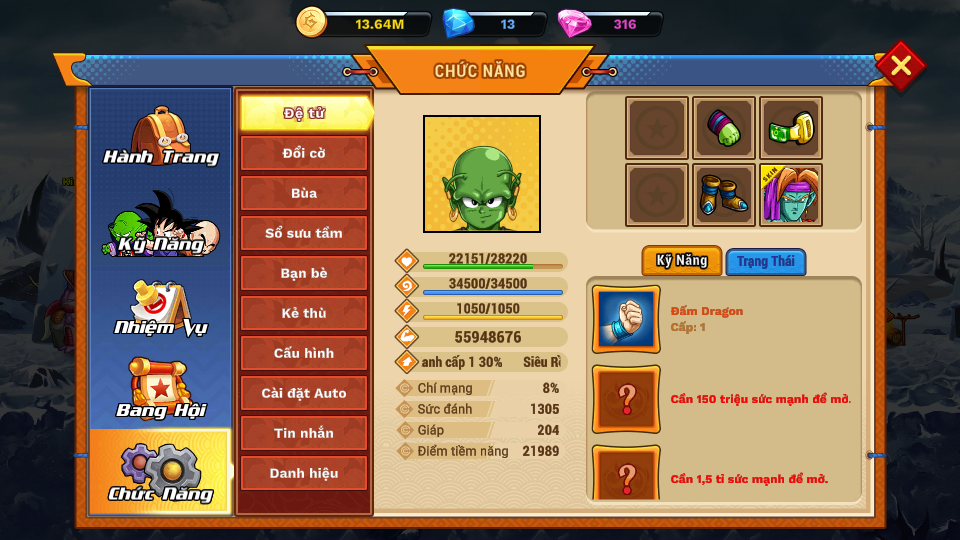Open the Danh hiệu titles entry
960x540 pixels.
[x=304, y=473]
